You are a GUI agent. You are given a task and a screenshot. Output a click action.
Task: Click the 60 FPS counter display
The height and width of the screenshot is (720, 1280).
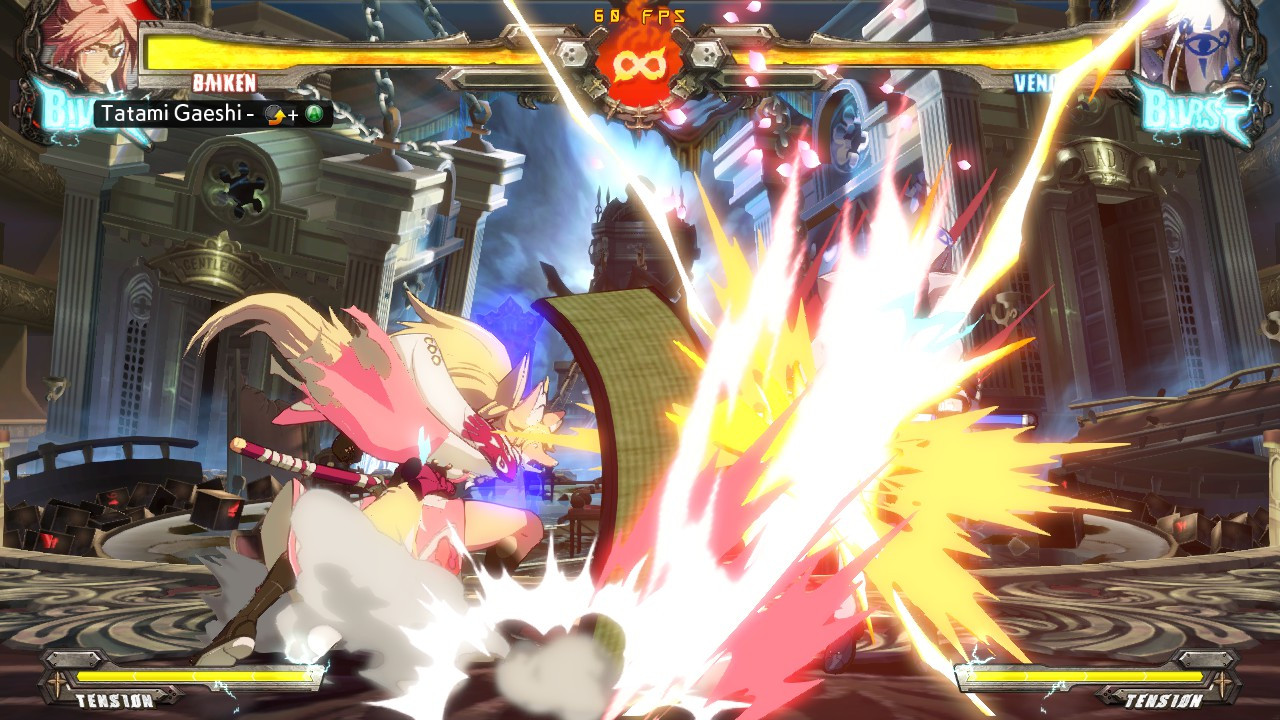(639, 13)
